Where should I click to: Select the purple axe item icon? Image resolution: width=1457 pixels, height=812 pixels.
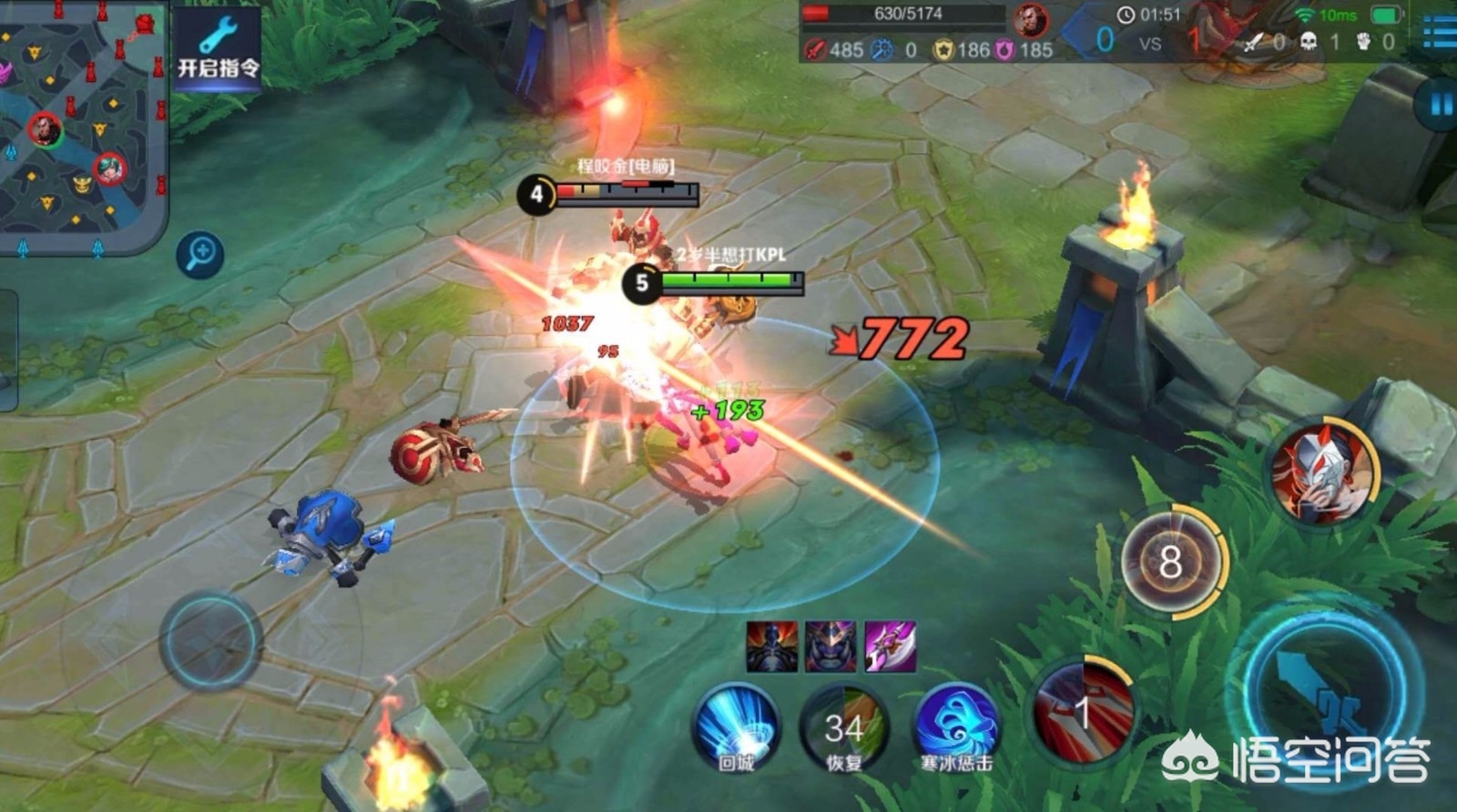point(890,646)
